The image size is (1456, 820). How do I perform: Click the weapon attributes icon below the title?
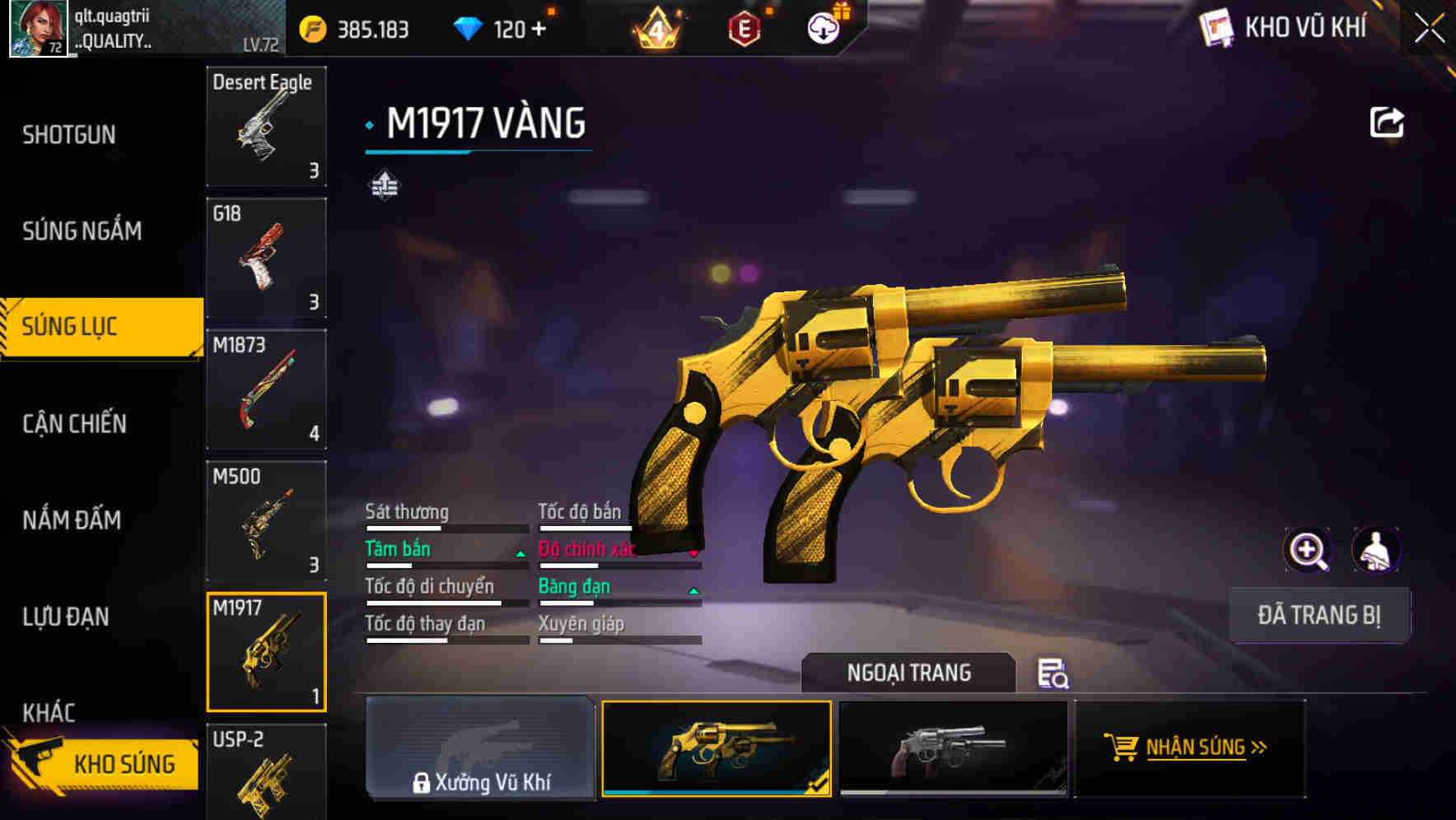coord(384,186)
